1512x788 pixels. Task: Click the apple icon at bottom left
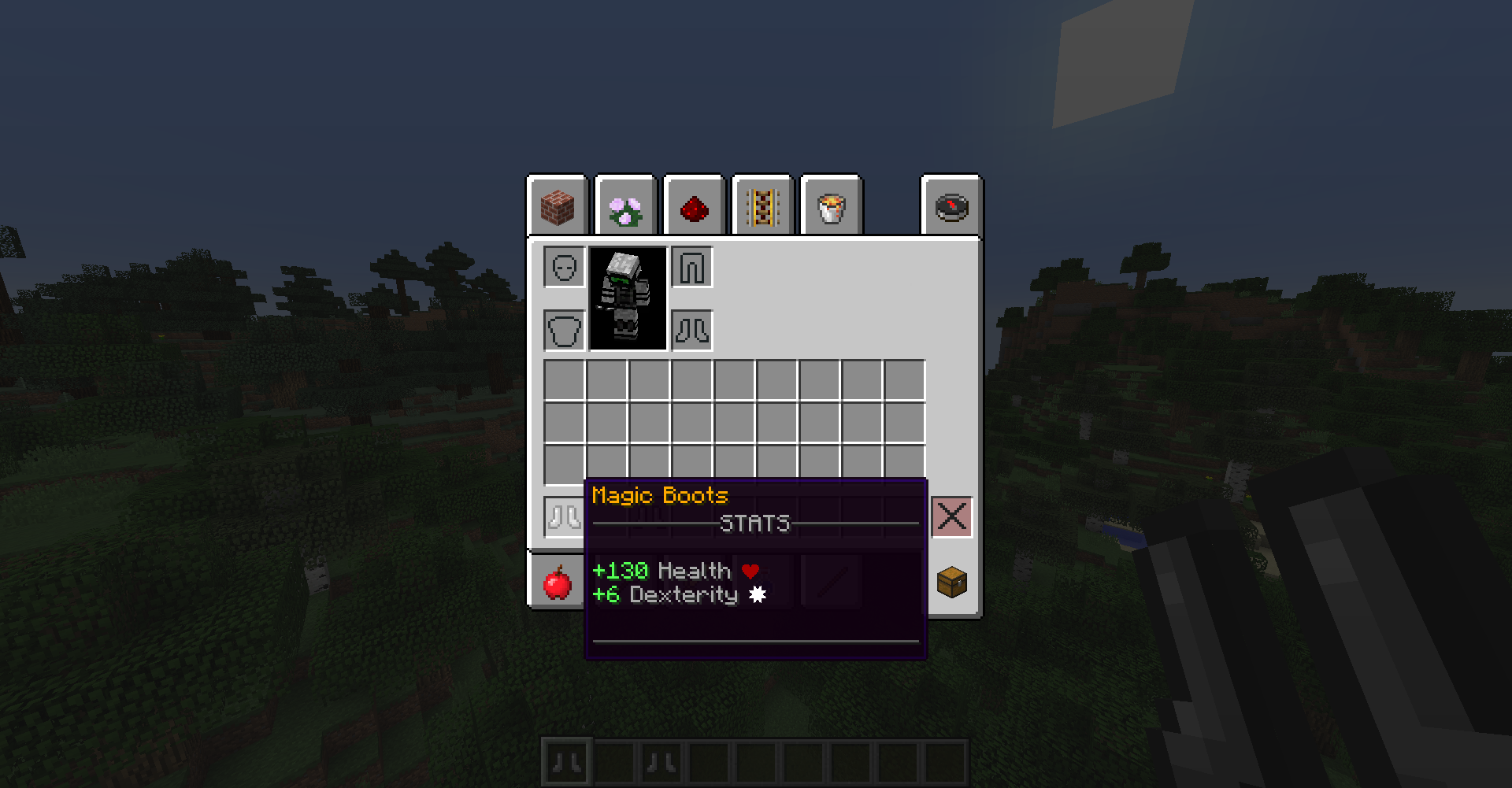click(559, 584)
